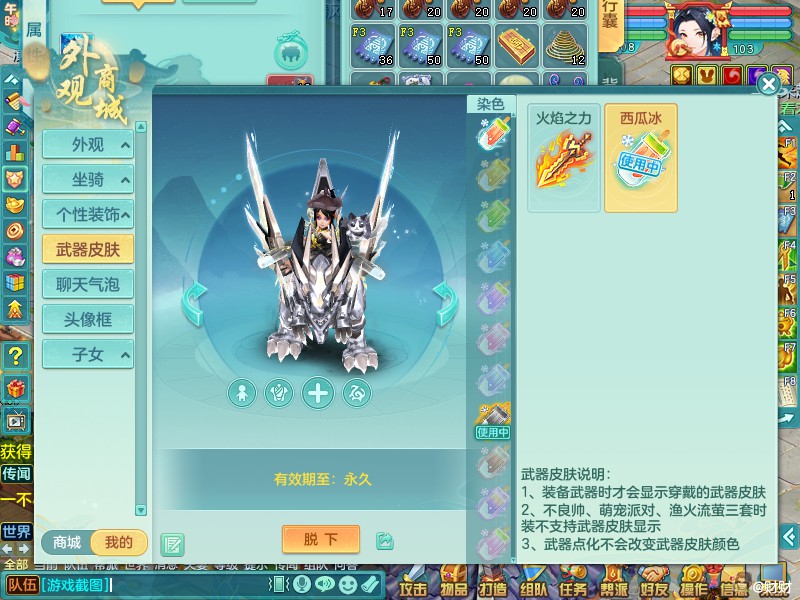The height and width of the screenshot is (600, 800).
Task: Expand the 子女 children category
Action: (x=88, y=354)
